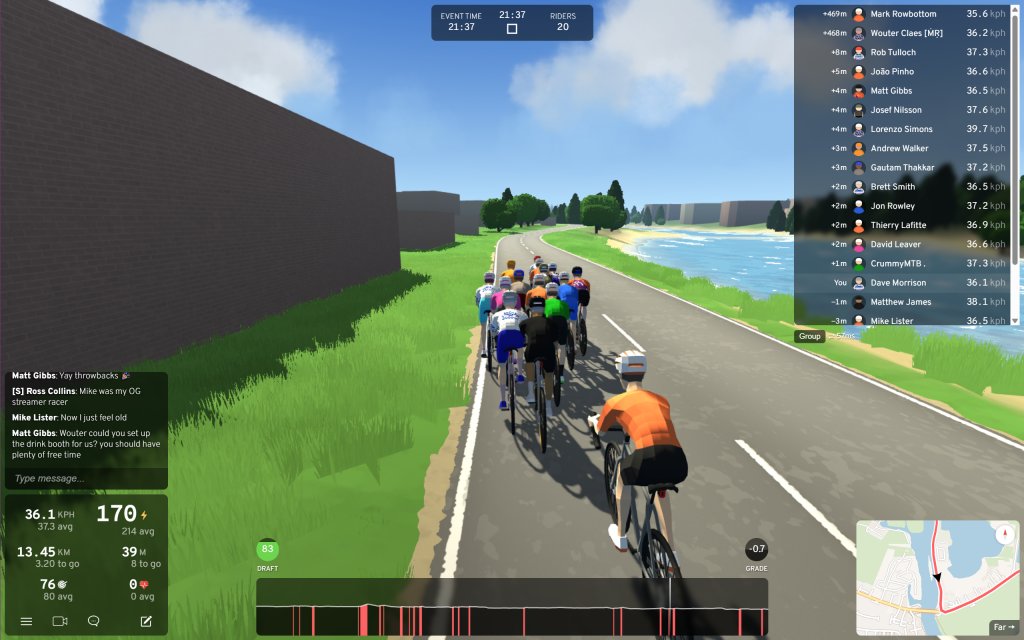Toggle the chat bubble icon

point(93,621)
